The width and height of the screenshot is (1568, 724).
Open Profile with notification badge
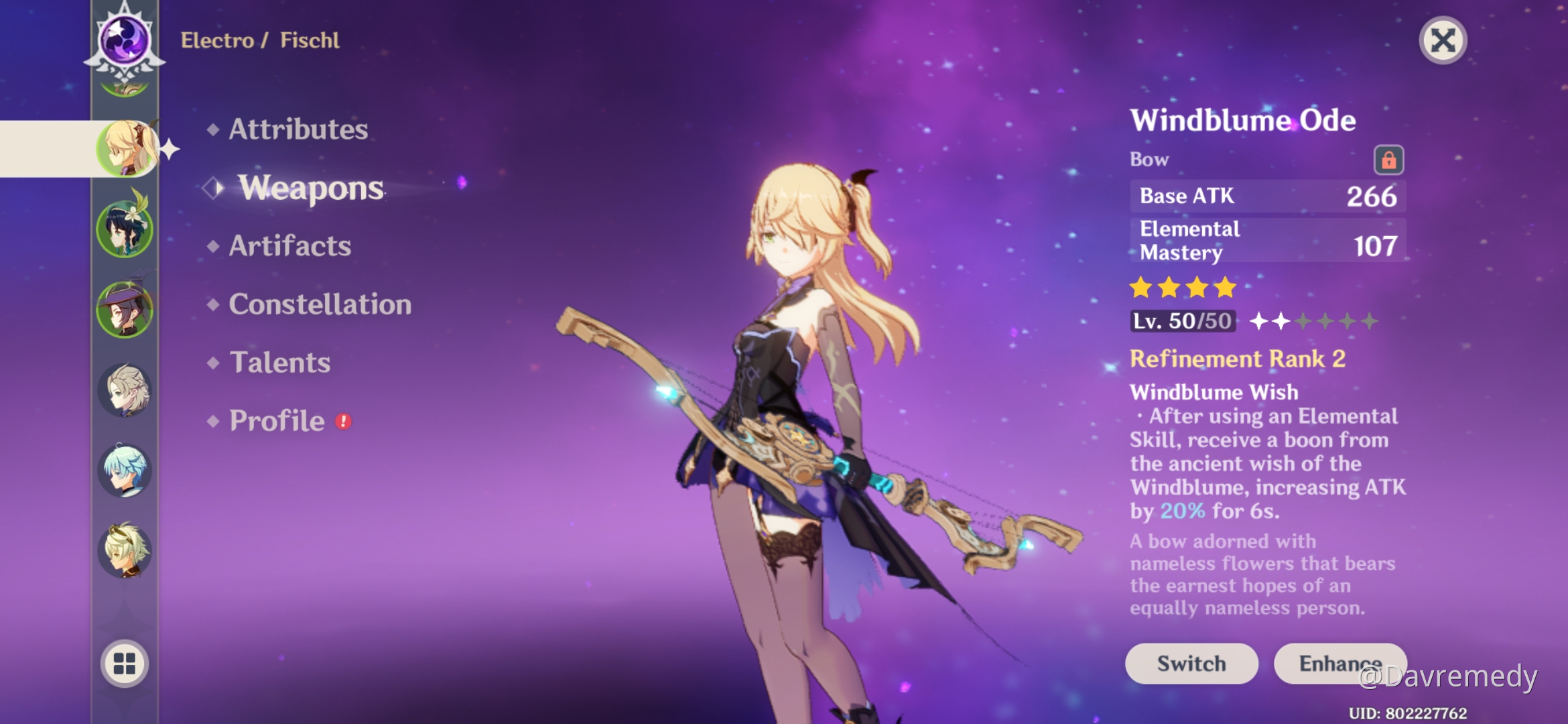coord(276,421)
